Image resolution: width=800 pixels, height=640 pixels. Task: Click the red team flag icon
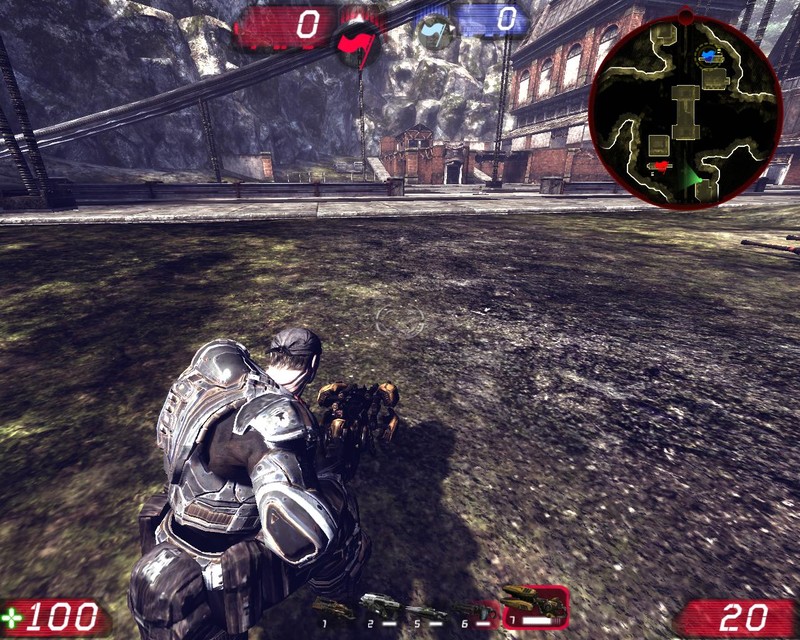pos(358,42)
